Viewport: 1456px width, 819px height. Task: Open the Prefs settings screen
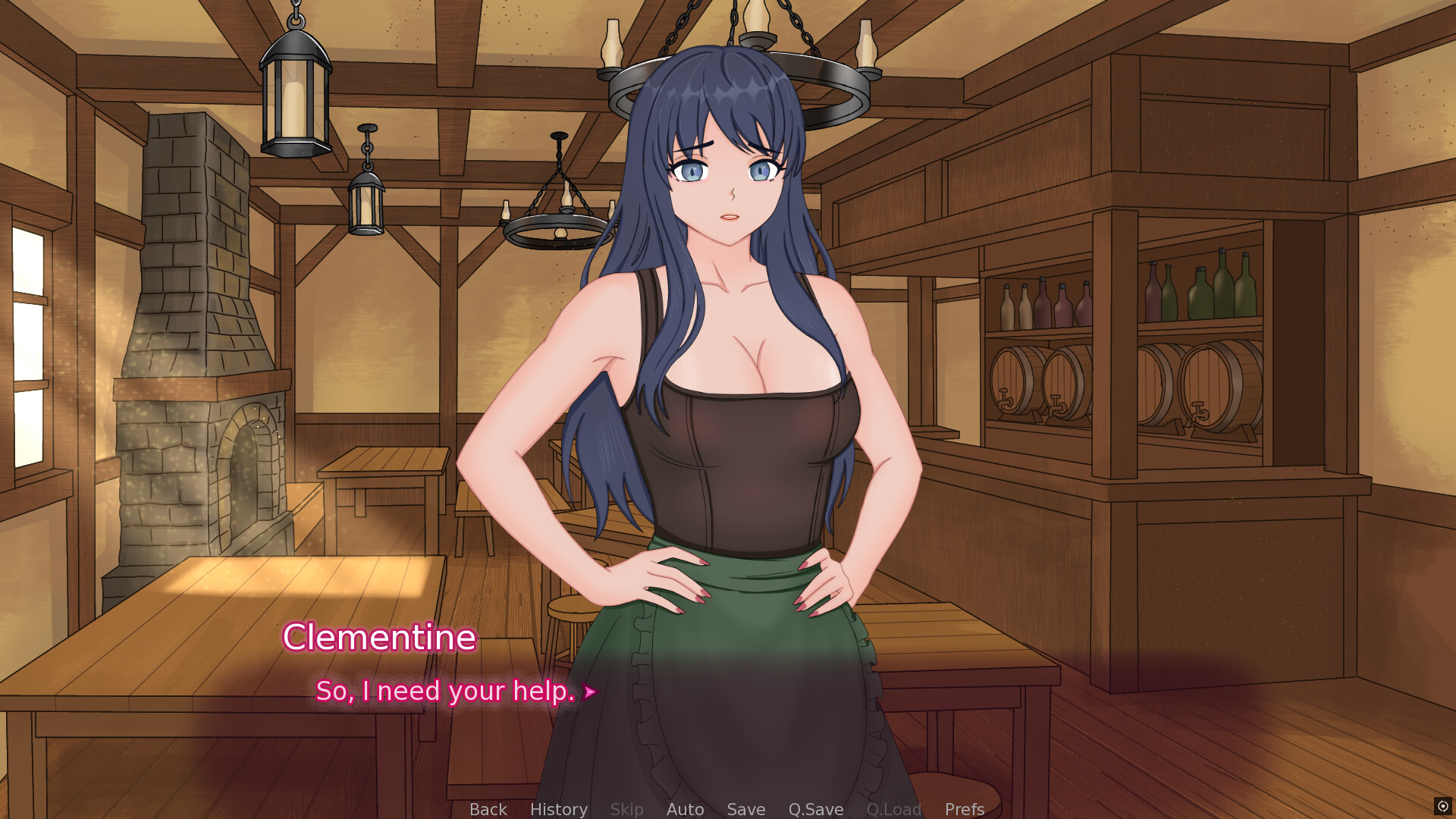[964, 809]
